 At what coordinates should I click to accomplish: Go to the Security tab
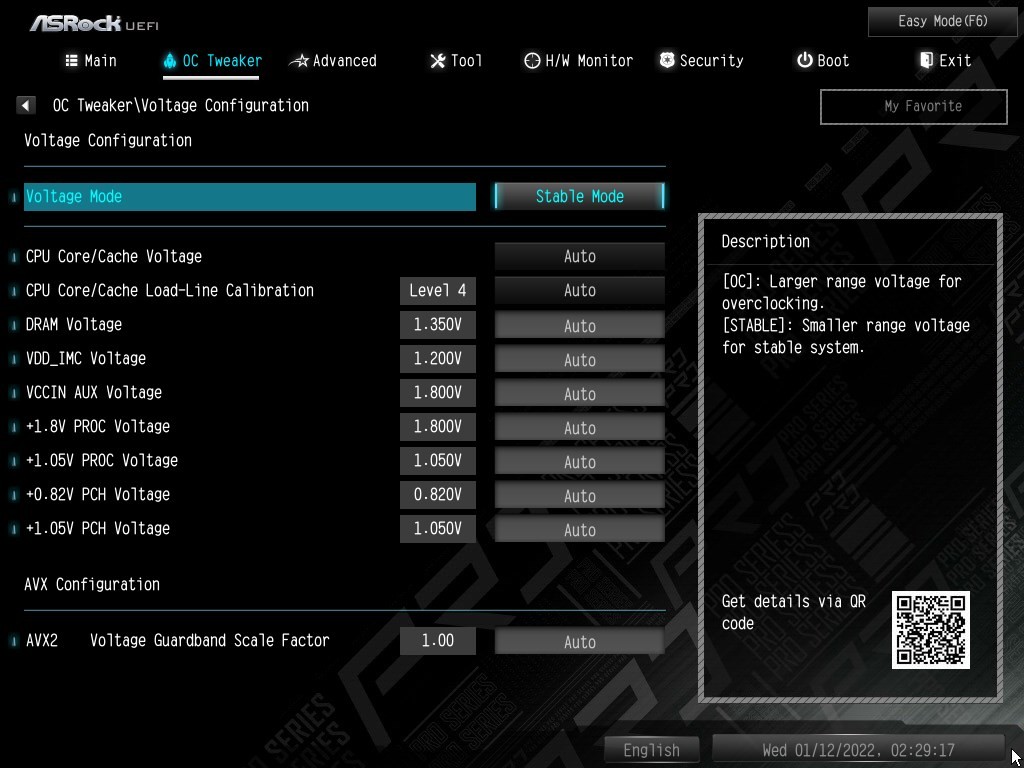(701, 61)
